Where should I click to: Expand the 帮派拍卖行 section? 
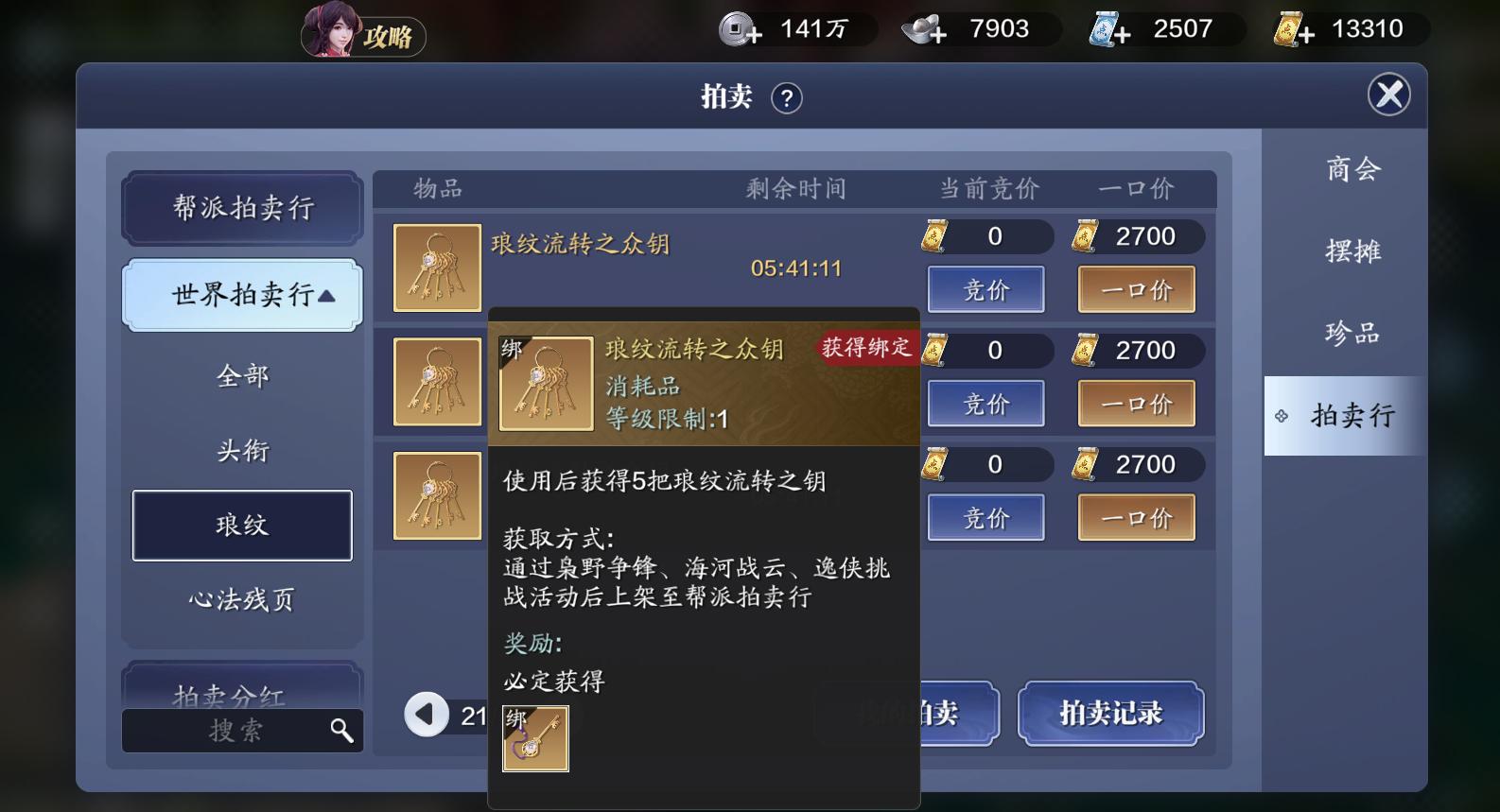click(242, 208)
